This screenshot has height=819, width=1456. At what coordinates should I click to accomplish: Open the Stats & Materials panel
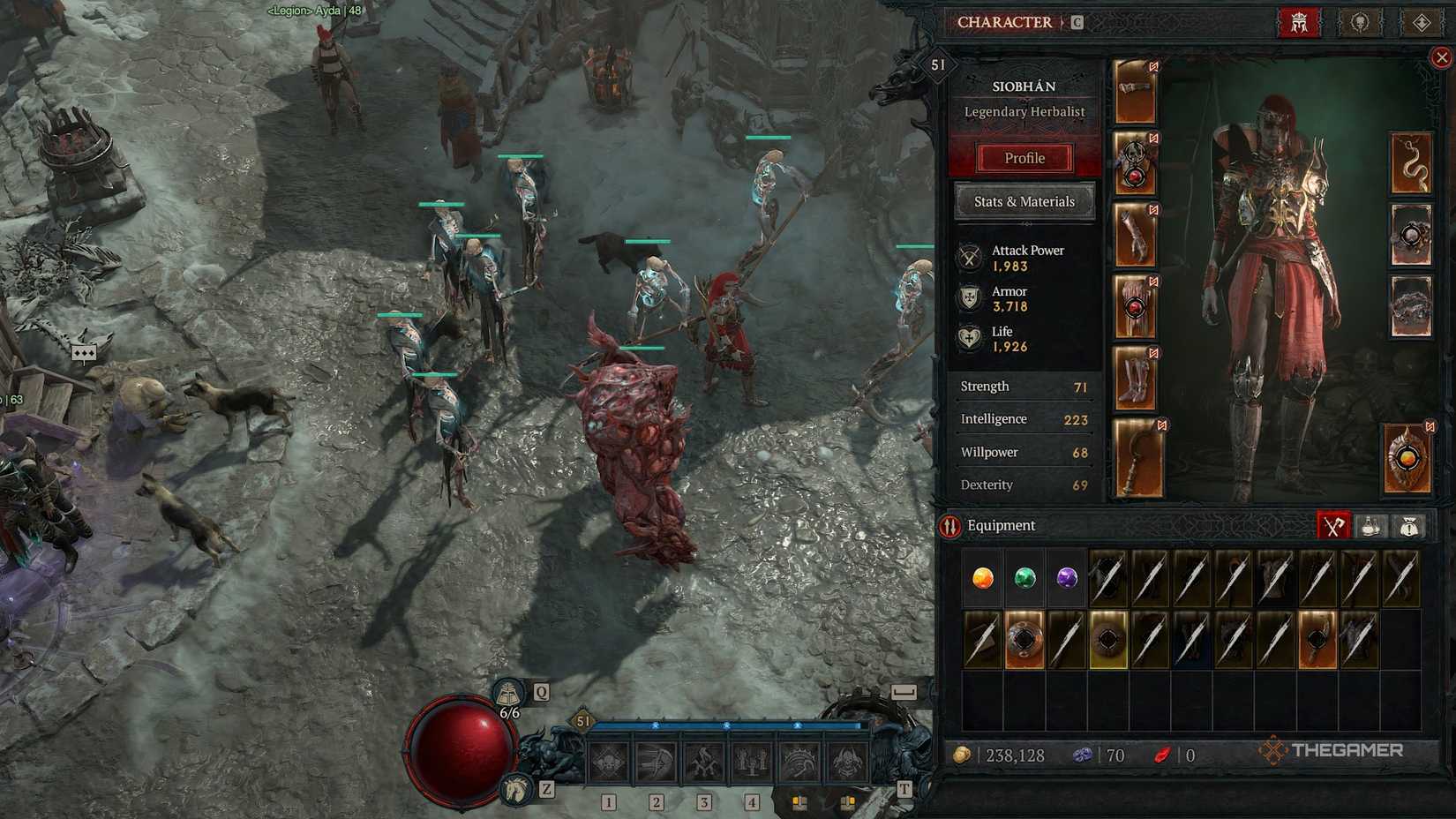pos(1024,202)
